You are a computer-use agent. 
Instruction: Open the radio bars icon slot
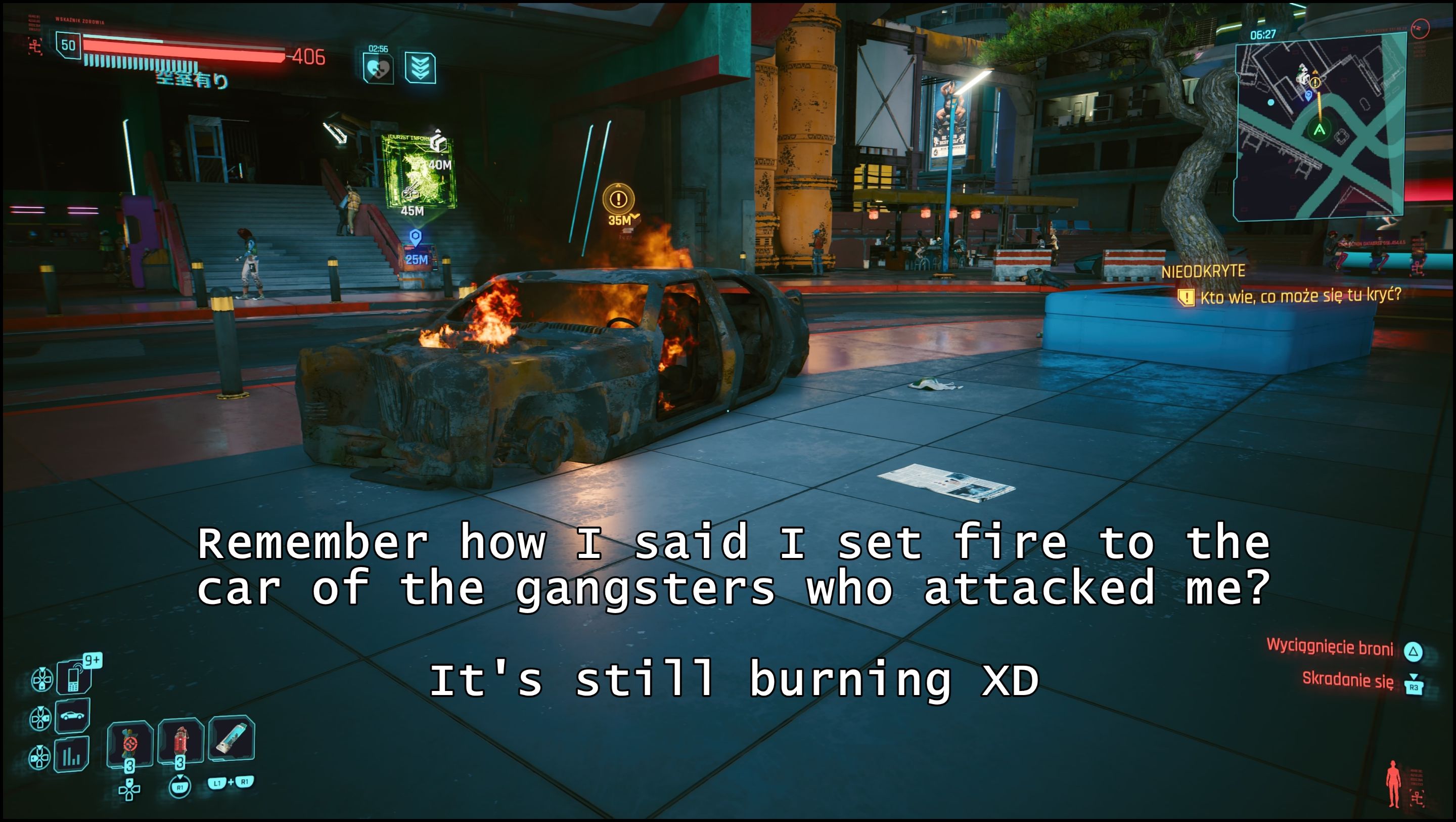72,755
